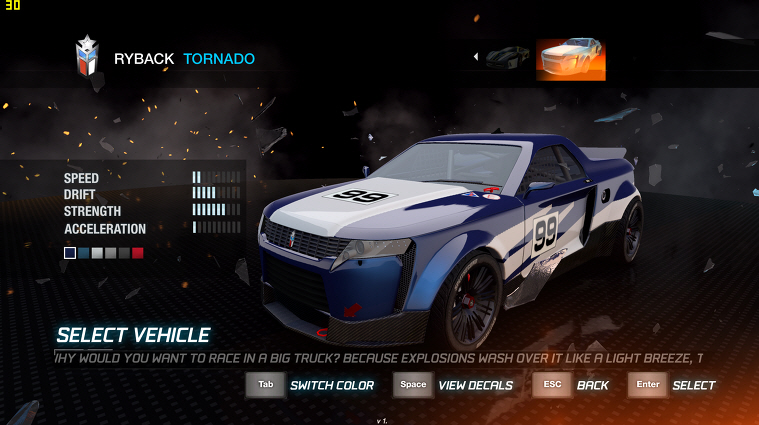Pick the darkest charcoal gray swatch
The width and height of the screenshot is (759, 425).
124,253
